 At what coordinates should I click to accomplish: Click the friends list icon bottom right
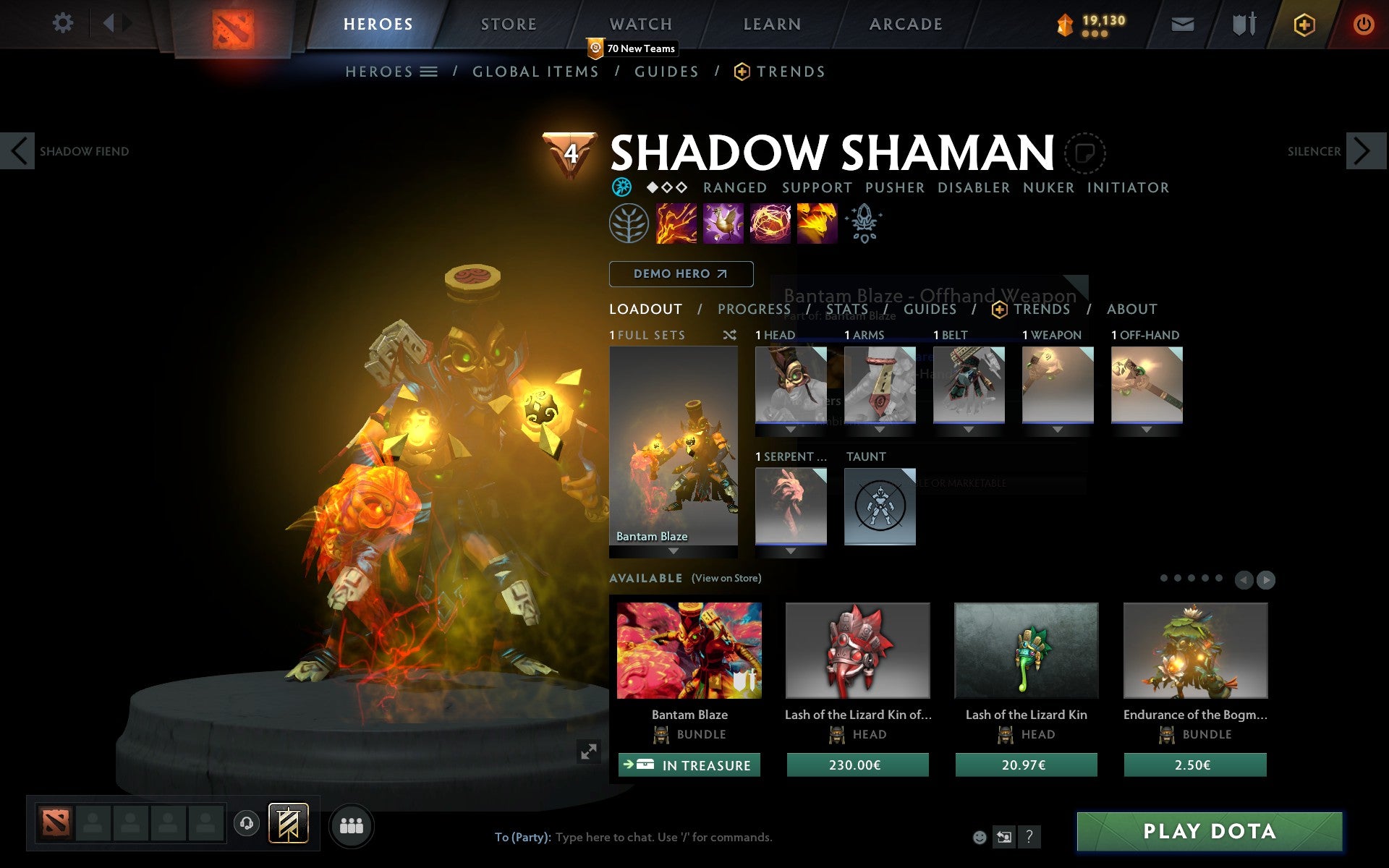click(352, 824)
